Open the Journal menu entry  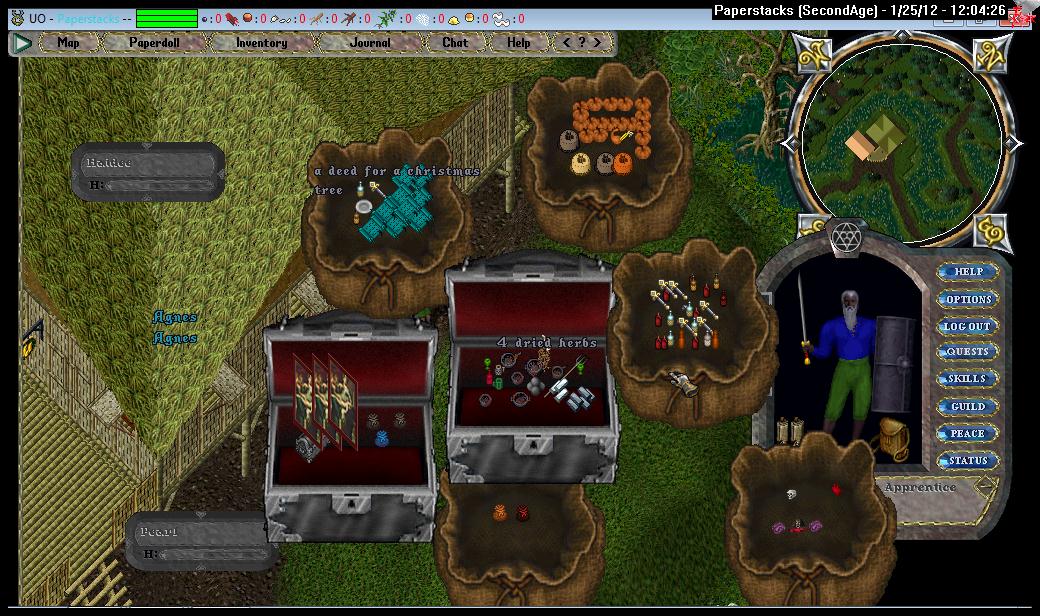coord(370,43)
